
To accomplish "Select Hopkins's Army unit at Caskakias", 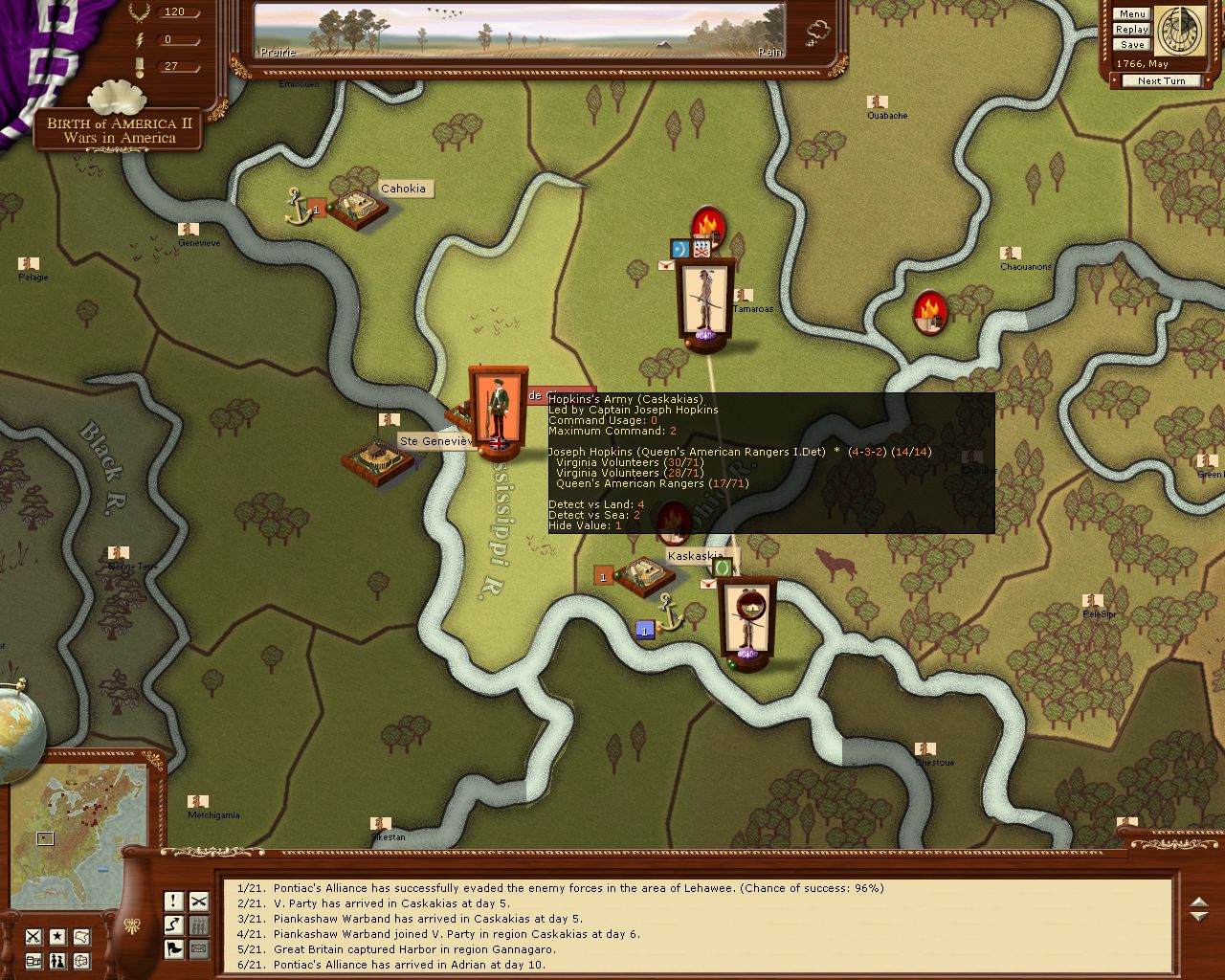I will (x=498, y=412).
